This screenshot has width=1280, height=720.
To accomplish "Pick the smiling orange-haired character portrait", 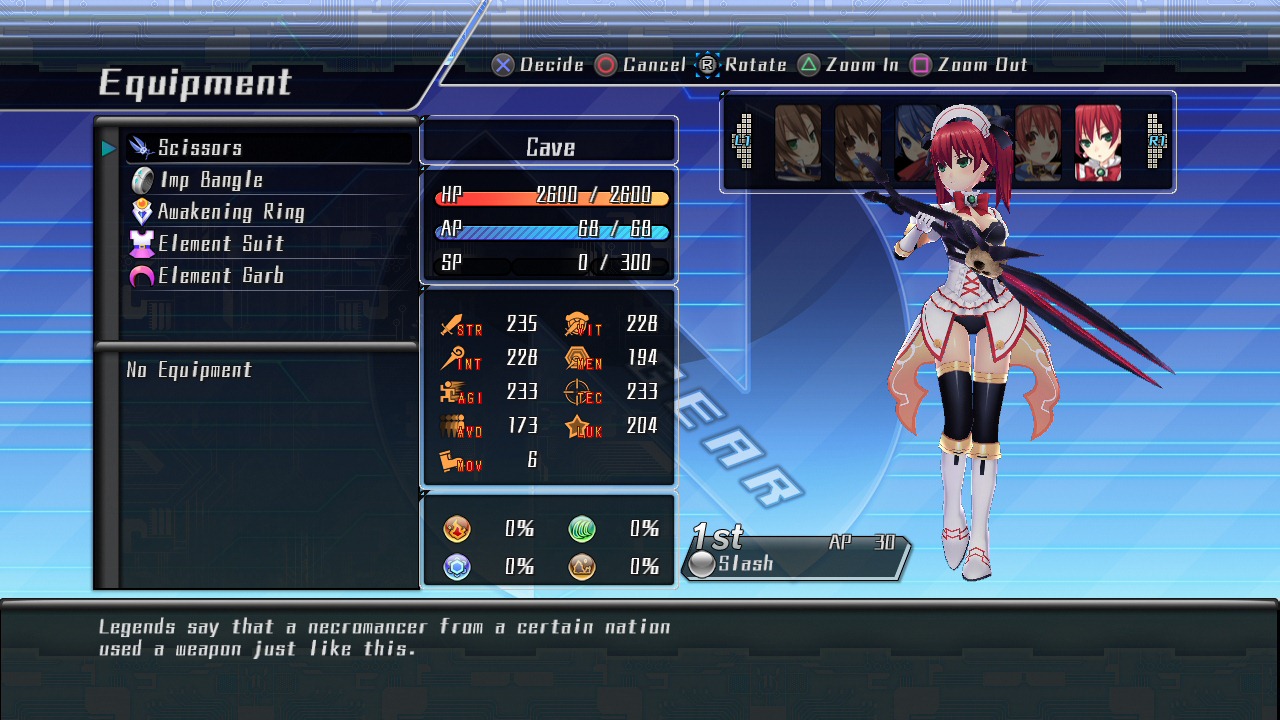I will tap(1038, 143).
